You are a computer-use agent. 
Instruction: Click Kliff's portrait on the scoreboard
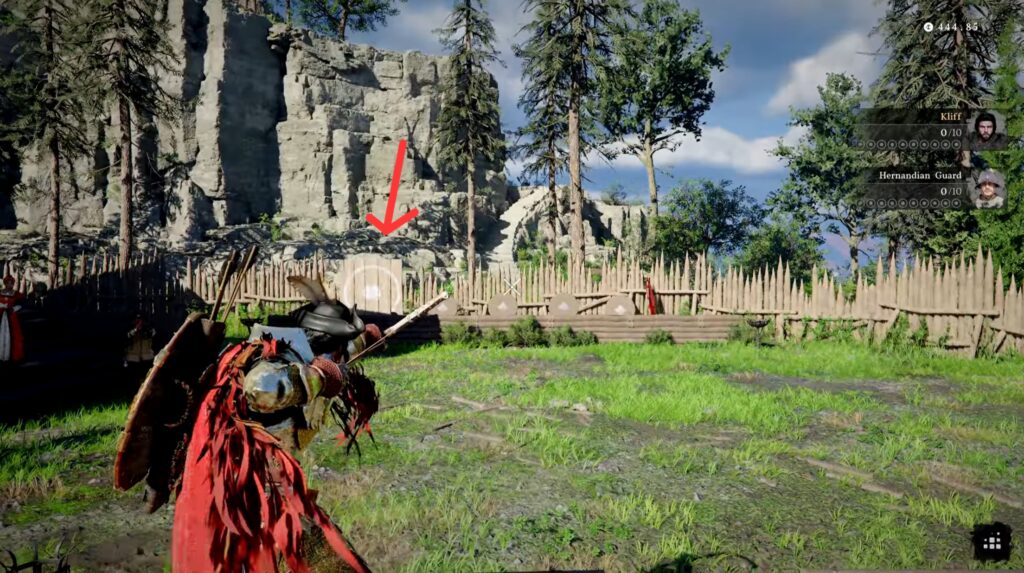(986, 129)
